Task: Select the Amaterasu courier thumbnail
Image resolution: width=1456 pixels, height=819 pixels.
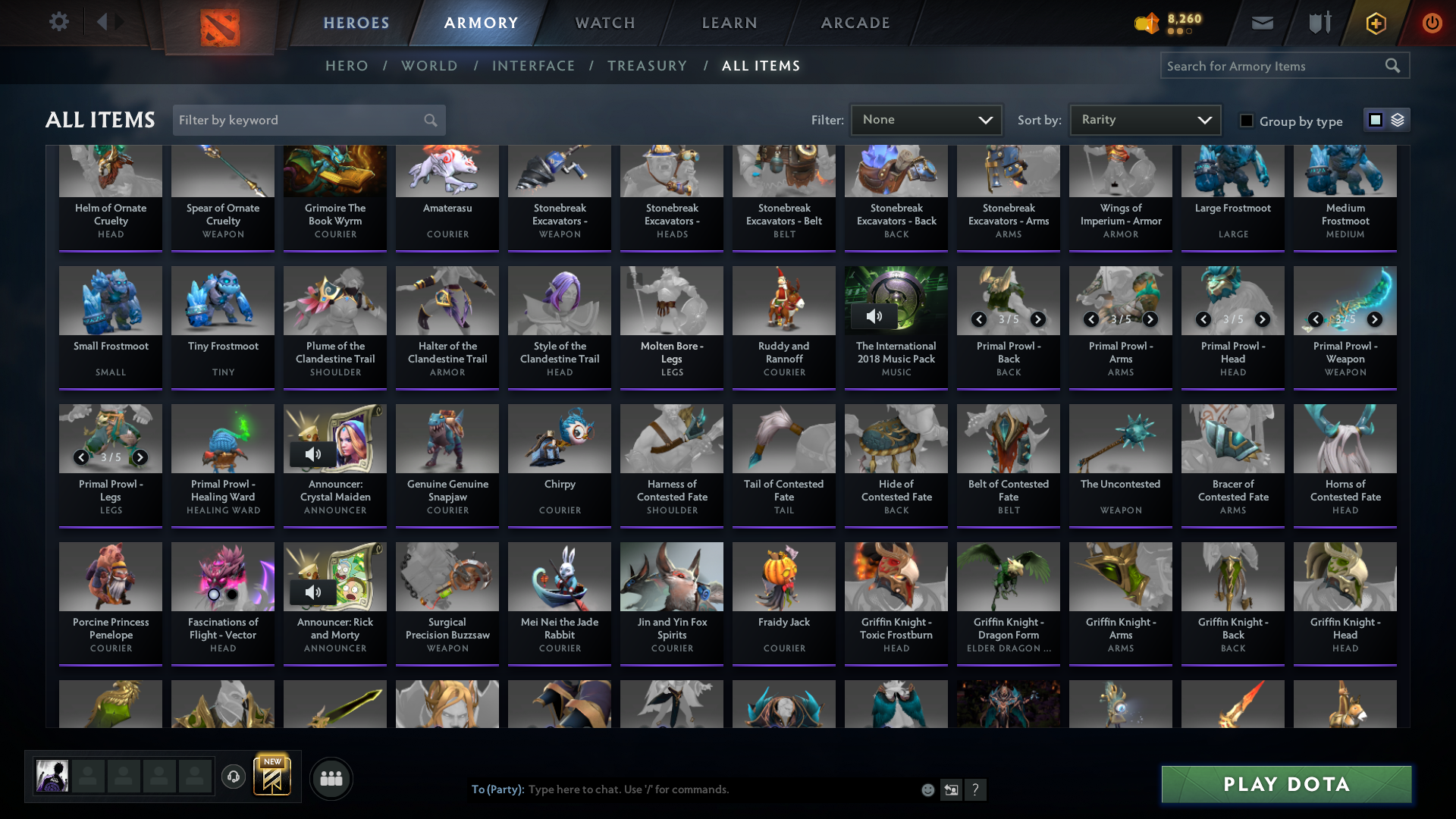Action: click(447, 171)
